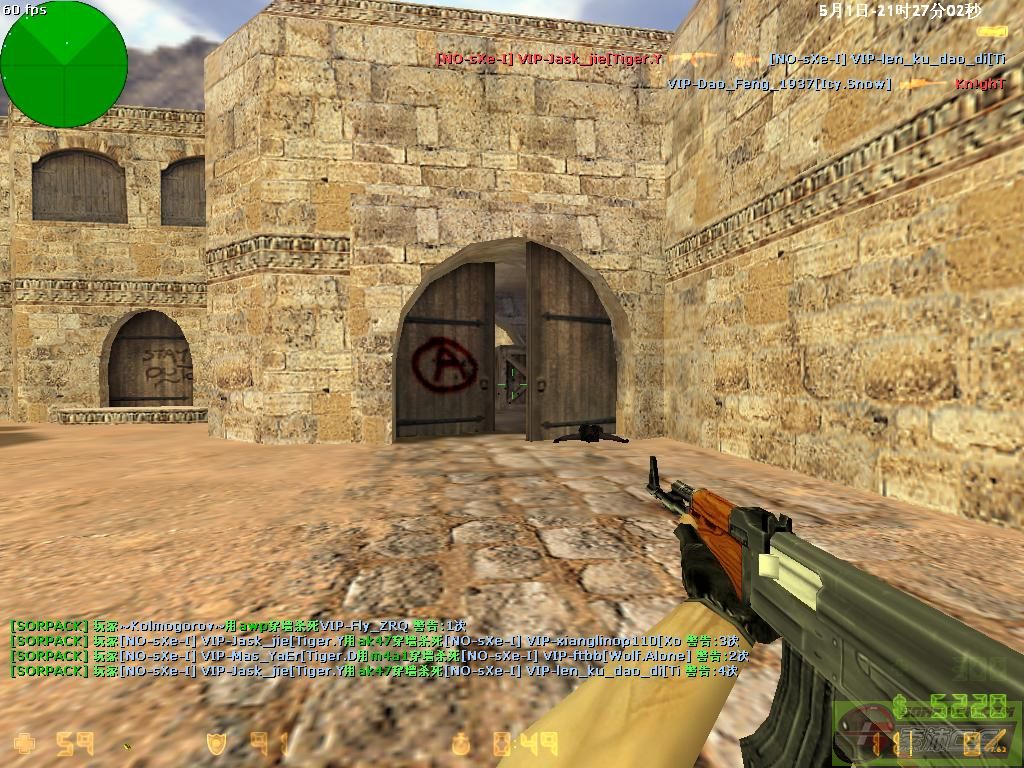Click the green circular radar
This screenshot has width=1024, height=768.
click(x=64, y=64)
